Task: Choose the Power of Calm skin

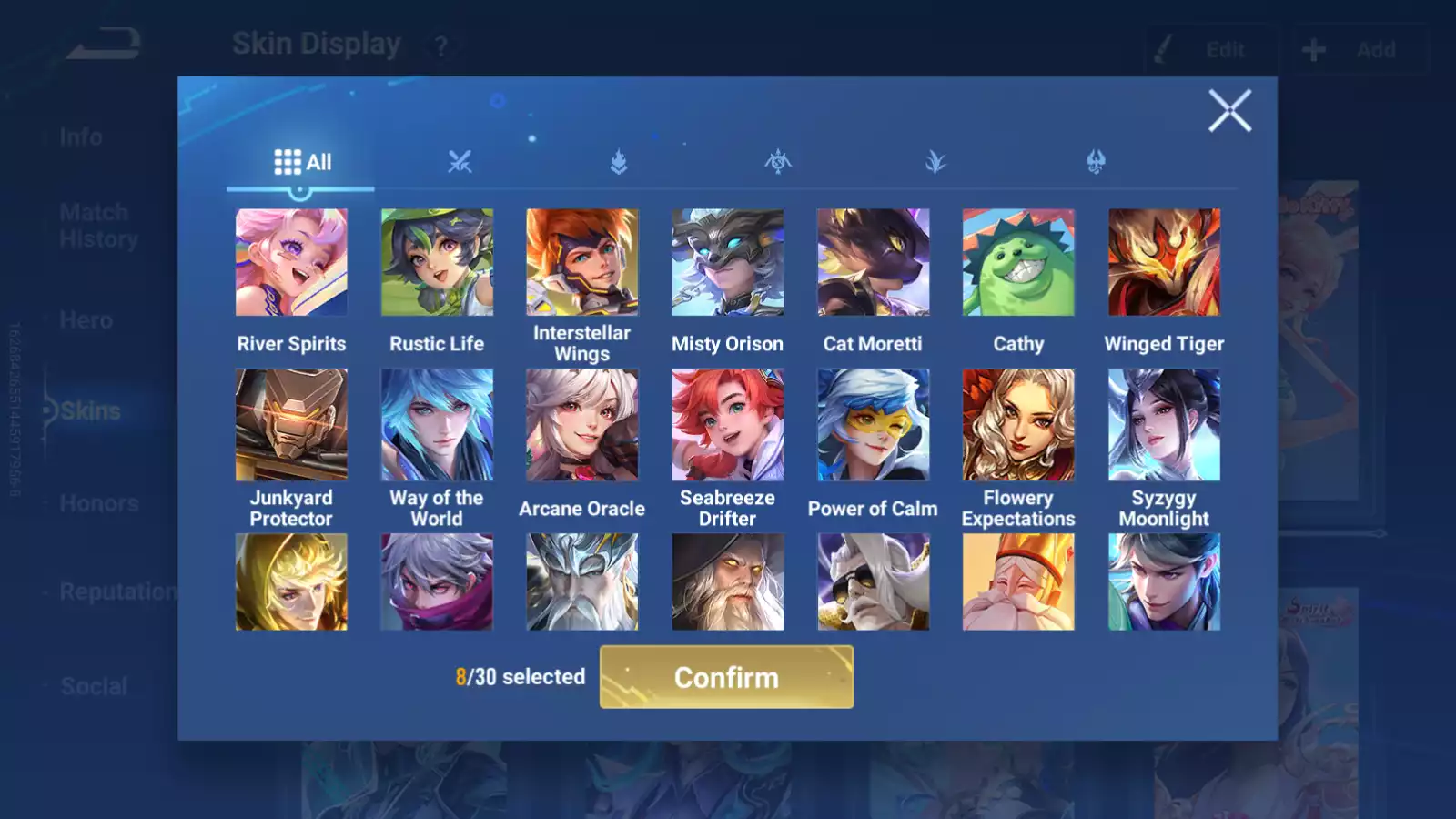Action: 873,425
